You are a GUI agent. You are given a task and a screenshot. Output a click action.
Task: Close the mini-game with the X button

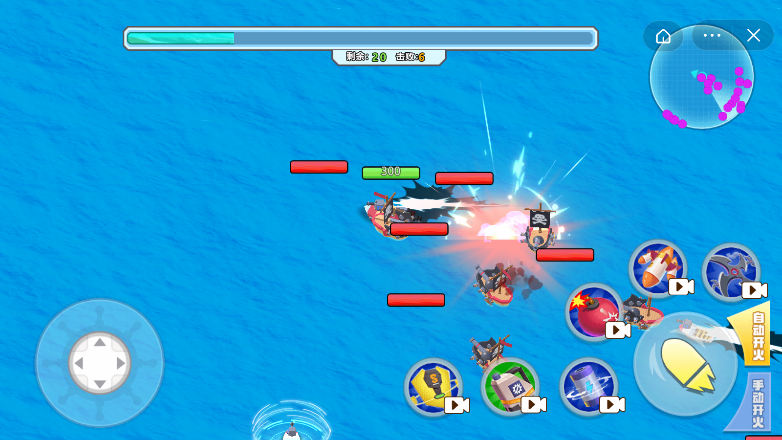point(754,36)
